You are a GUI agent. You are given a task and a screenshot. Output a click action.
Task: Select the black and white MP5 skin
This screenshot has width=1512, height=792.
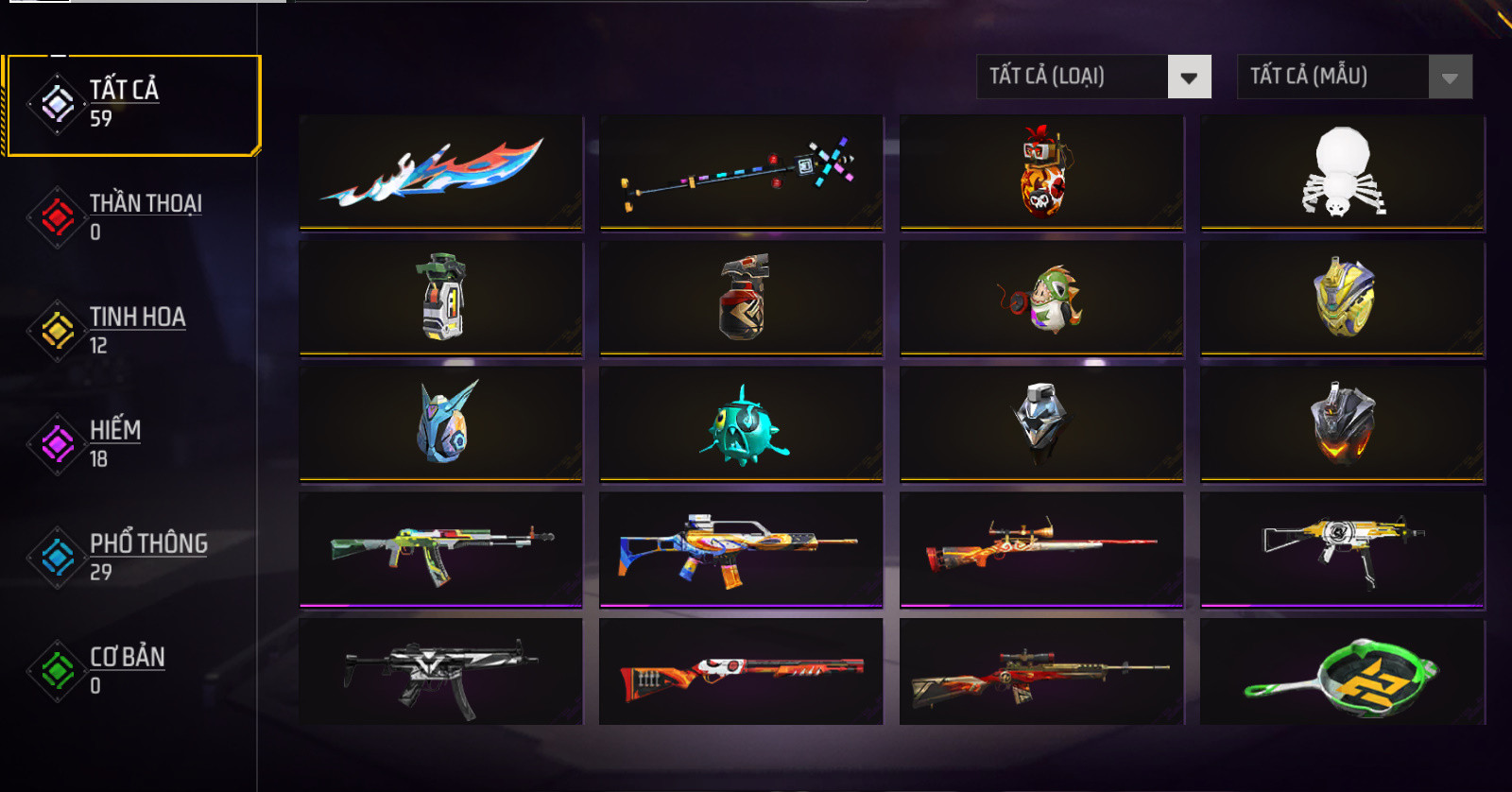[440, 672]
